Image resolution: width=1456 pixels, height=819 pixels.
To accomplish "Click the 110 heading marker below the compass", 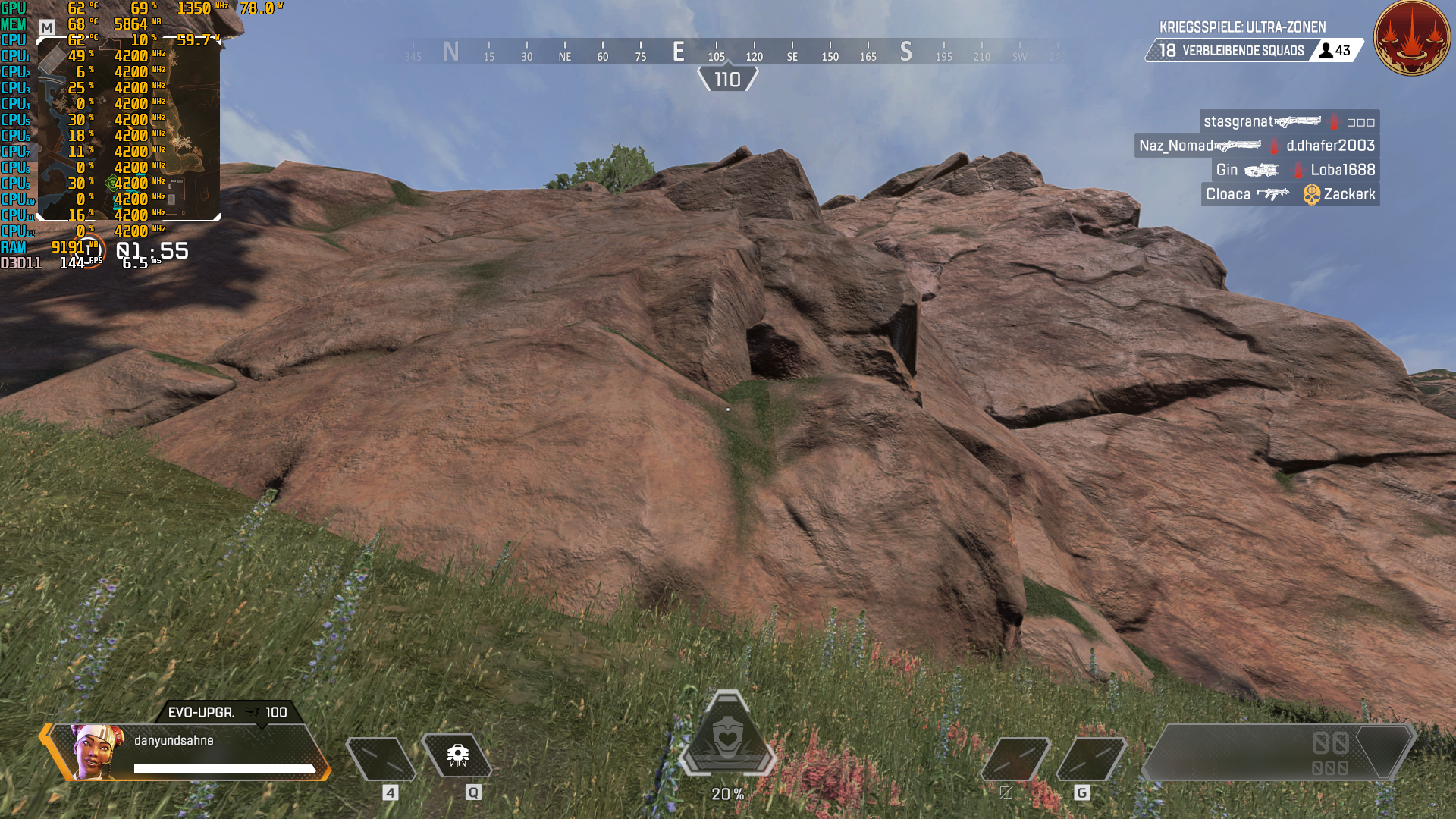I will click(727, 77).
